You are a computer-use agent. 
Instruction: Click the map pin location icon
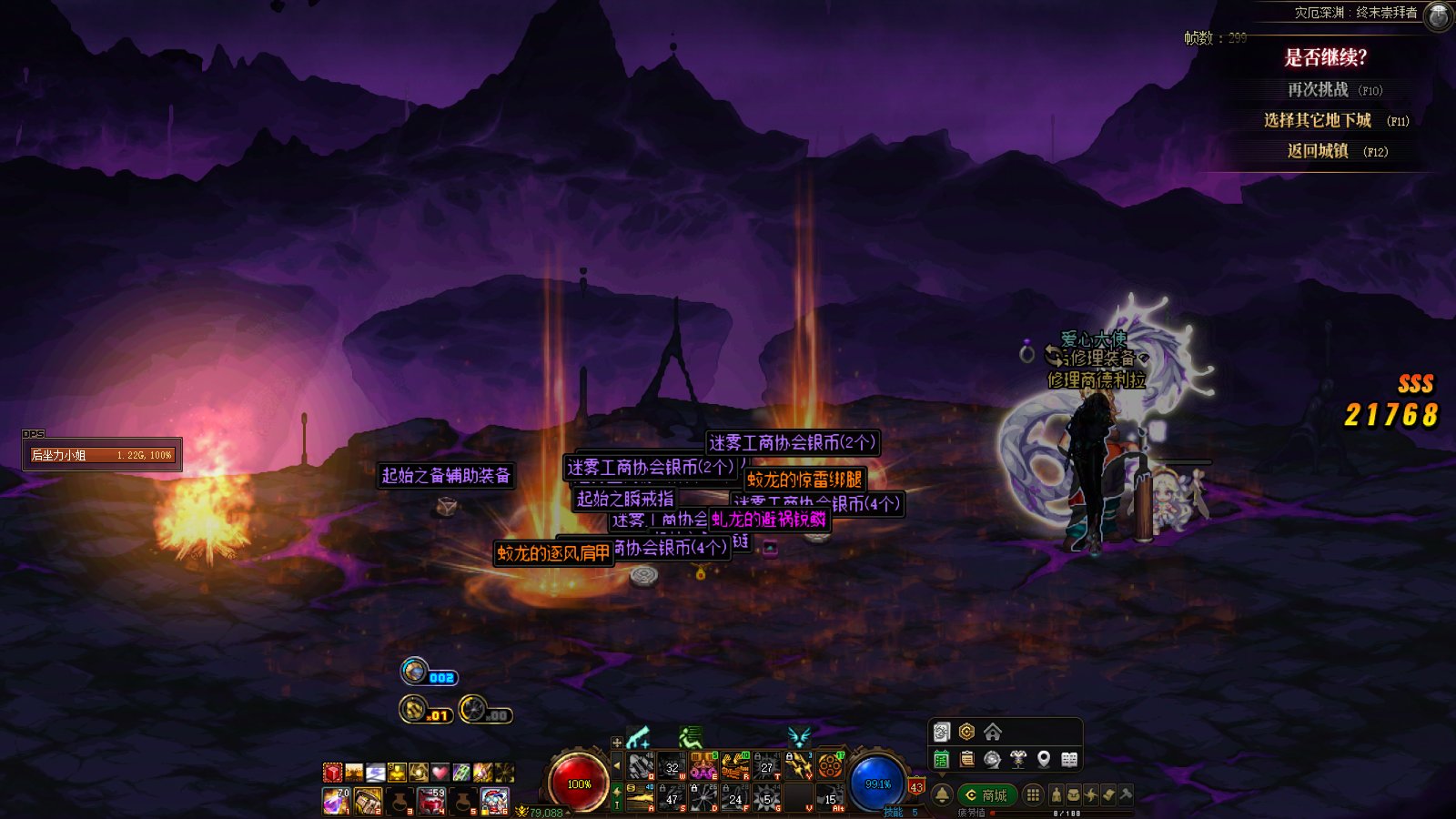coord(1044,759)
